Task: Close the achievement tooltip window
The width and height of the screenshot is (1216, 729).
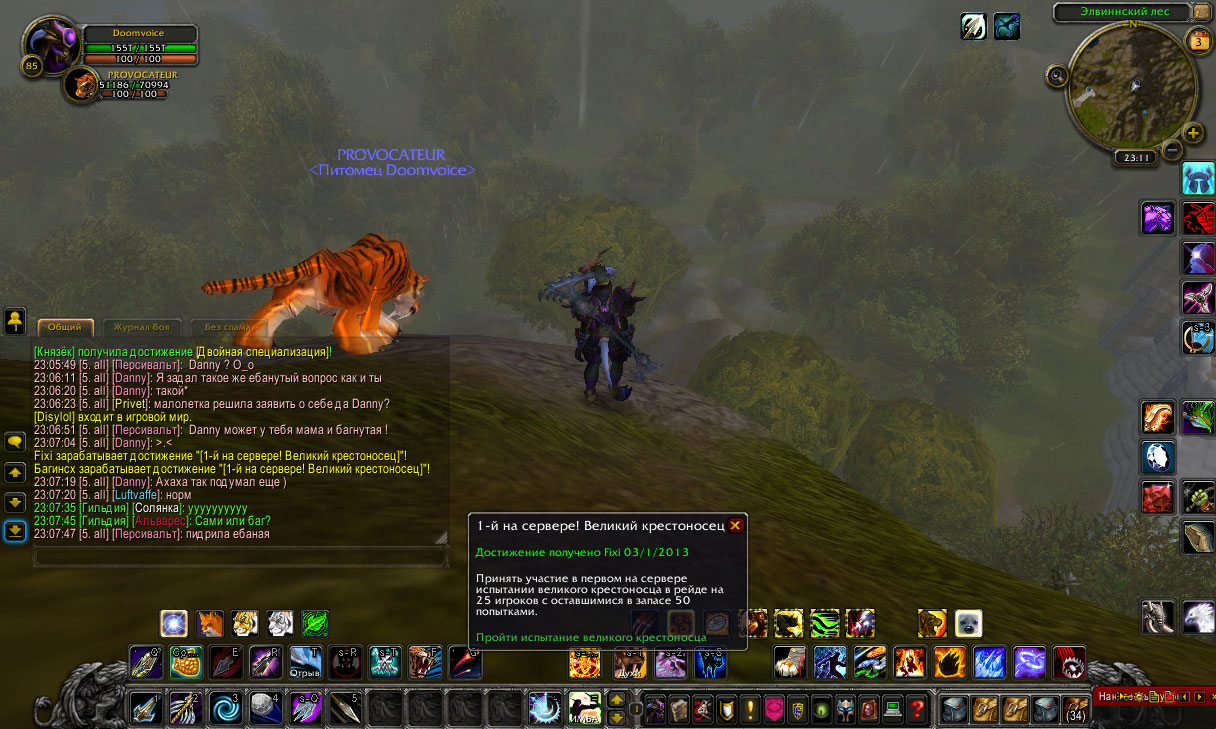Action: [735, 525]
